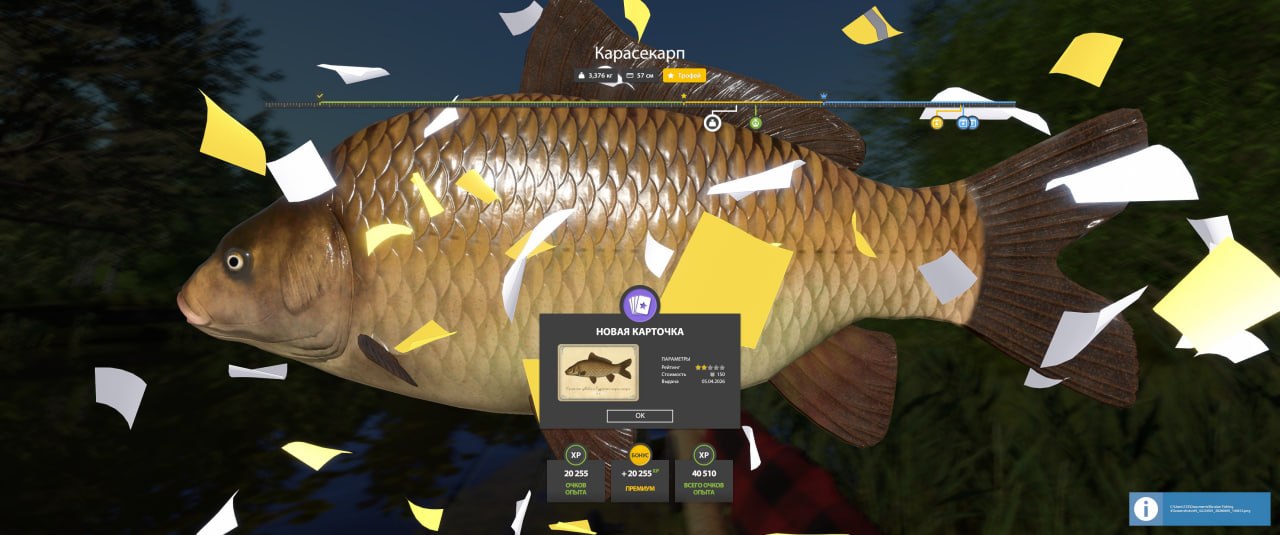This screenshot has height=535, width=1280.
Task: Click the yellow Трофей badge
Action: [684, 75]
